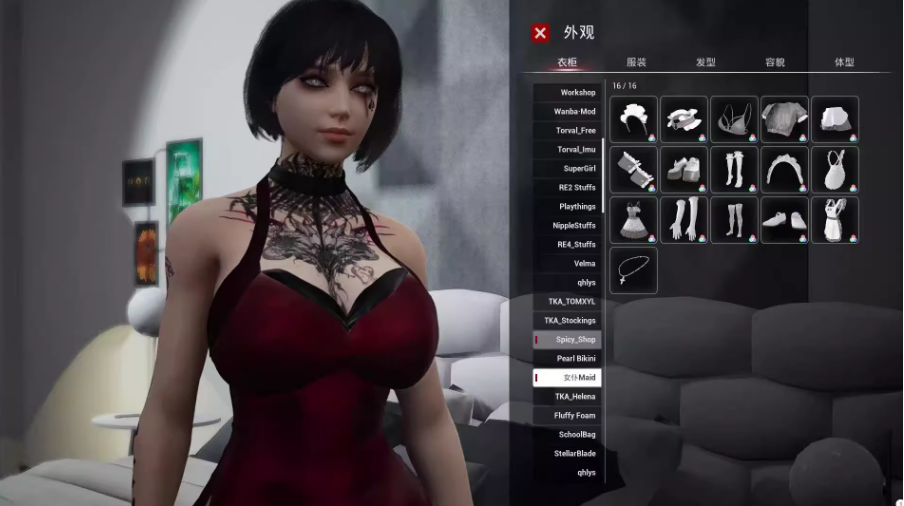Screen dimensions: 904x506
Task: Select the Spicy_Shop category
Action: [x=568, y=340]
